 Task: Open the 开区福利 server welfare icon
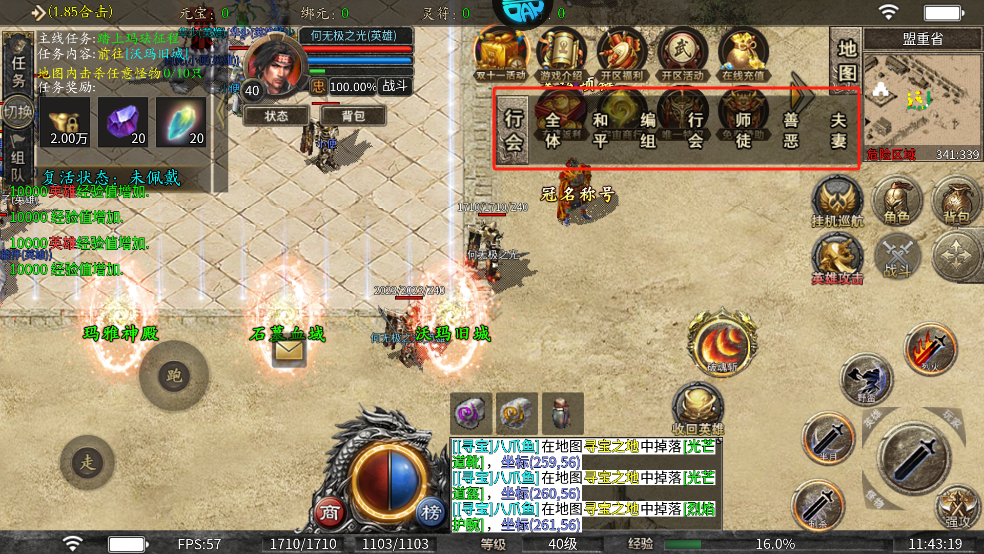click(621, 52)
